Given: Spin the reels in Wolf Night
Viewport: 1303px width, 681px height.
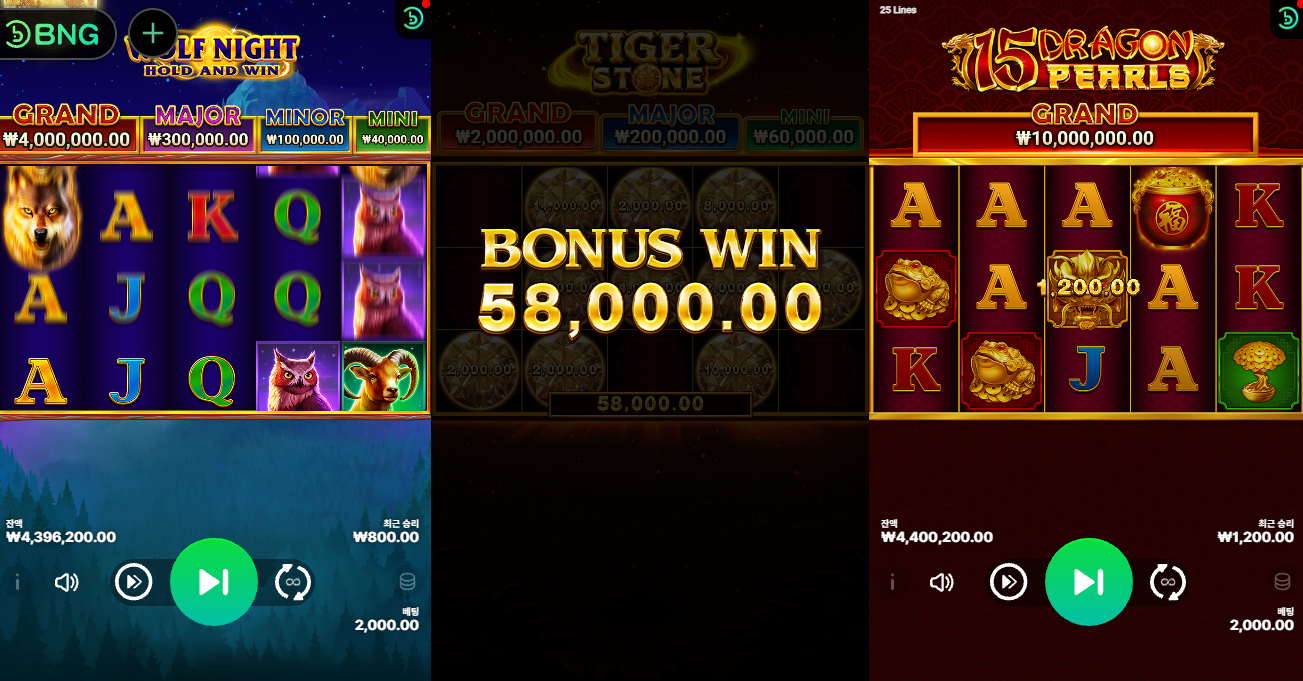Looking at the screenshot, I should click(214, 582).
